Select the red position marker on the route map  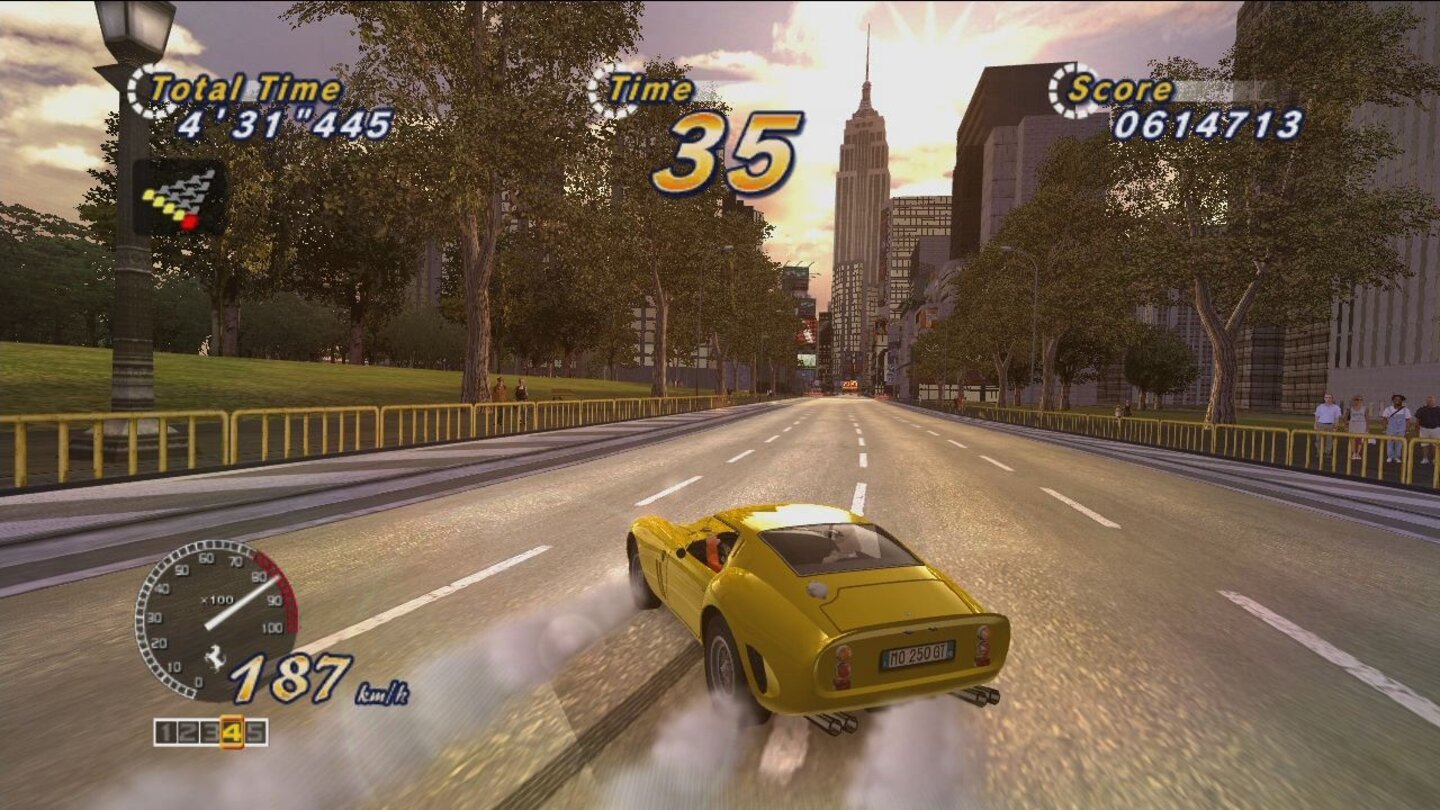coord(189,222)
